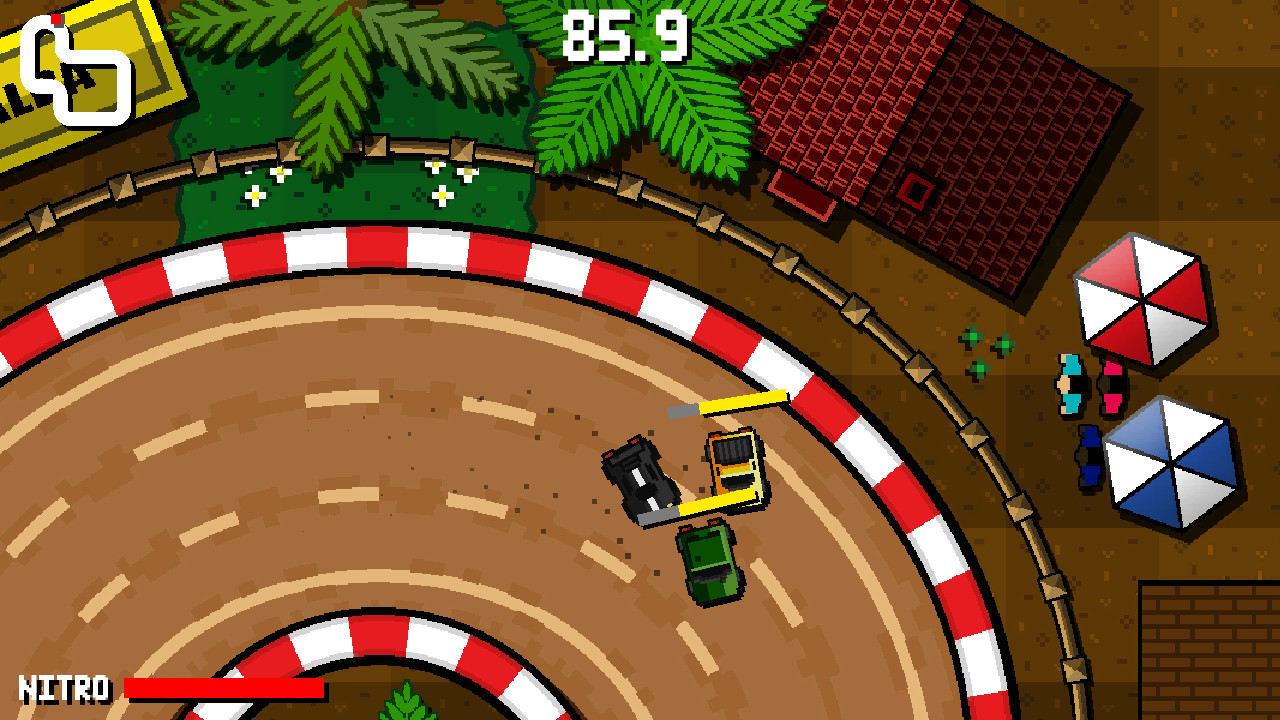The image size is (1280, 720).
Task: Toggle the pink spectator character
Action: [1111, 385]
